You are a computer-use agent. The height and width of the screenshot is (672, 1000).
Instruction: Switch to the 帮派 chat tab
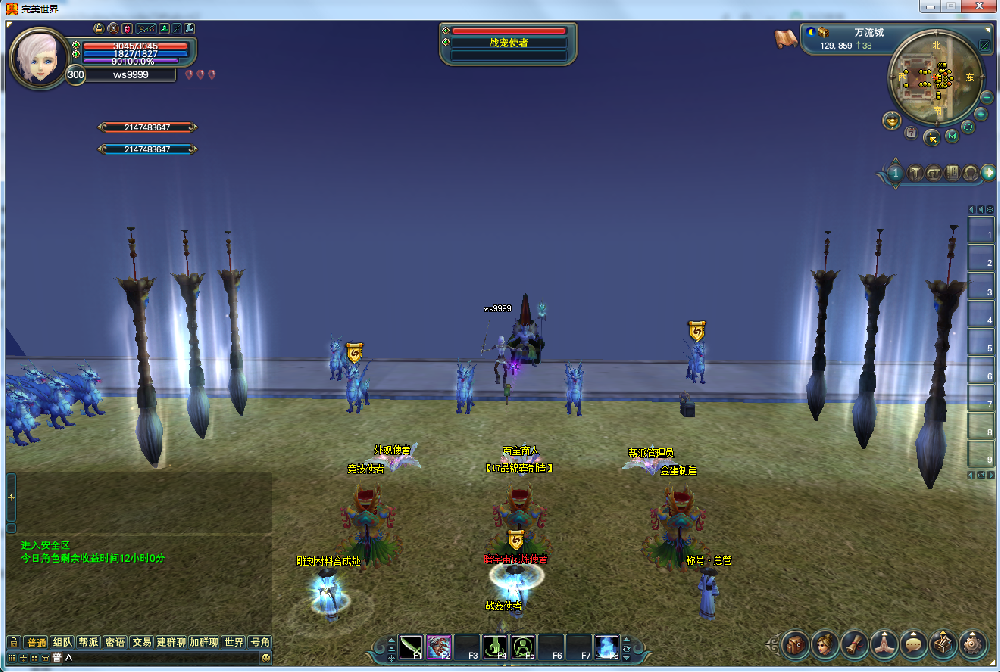pyautogui.click(x=89, y=642)
